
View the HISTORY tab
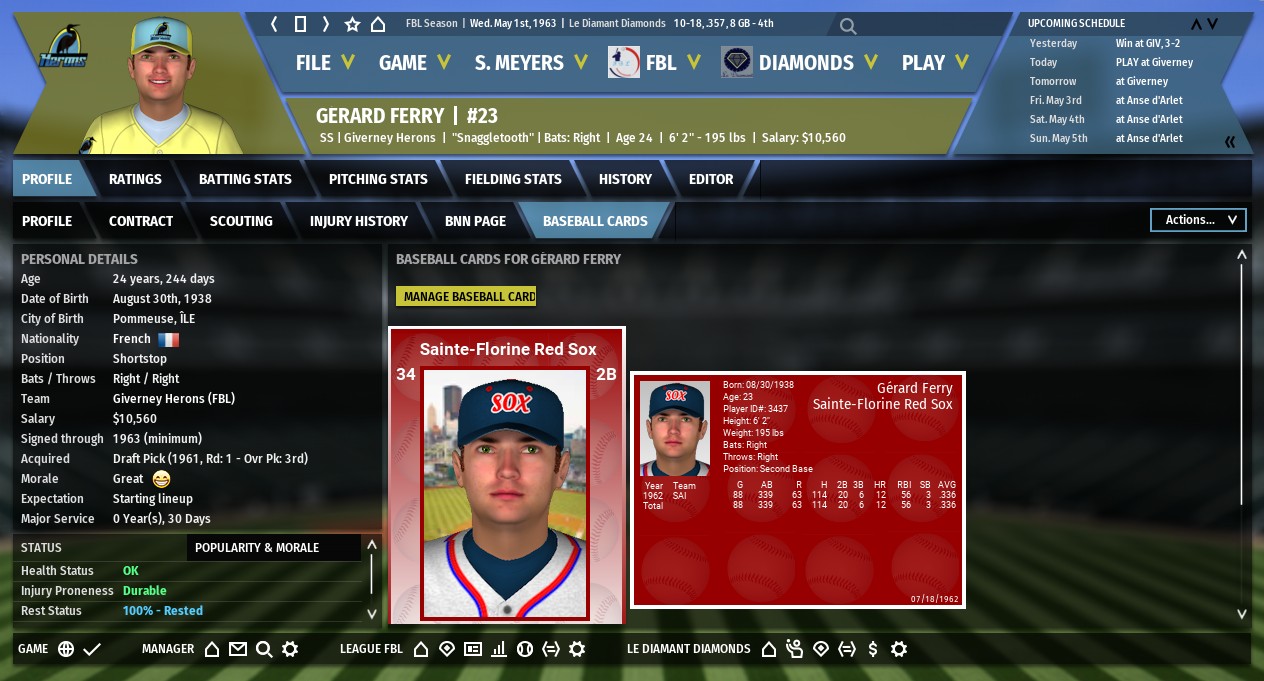625,179
